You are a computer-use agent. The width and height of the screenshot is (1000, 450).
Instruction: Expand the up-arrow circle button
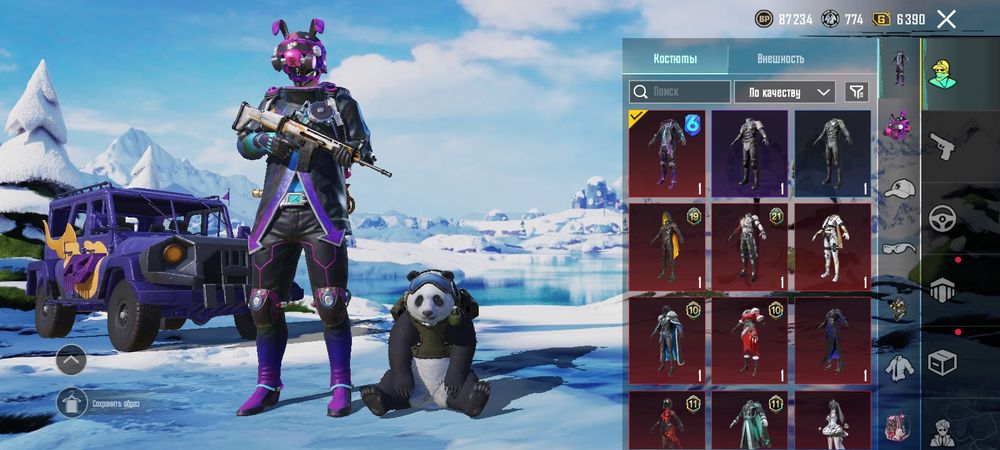(x=71, y=358)
